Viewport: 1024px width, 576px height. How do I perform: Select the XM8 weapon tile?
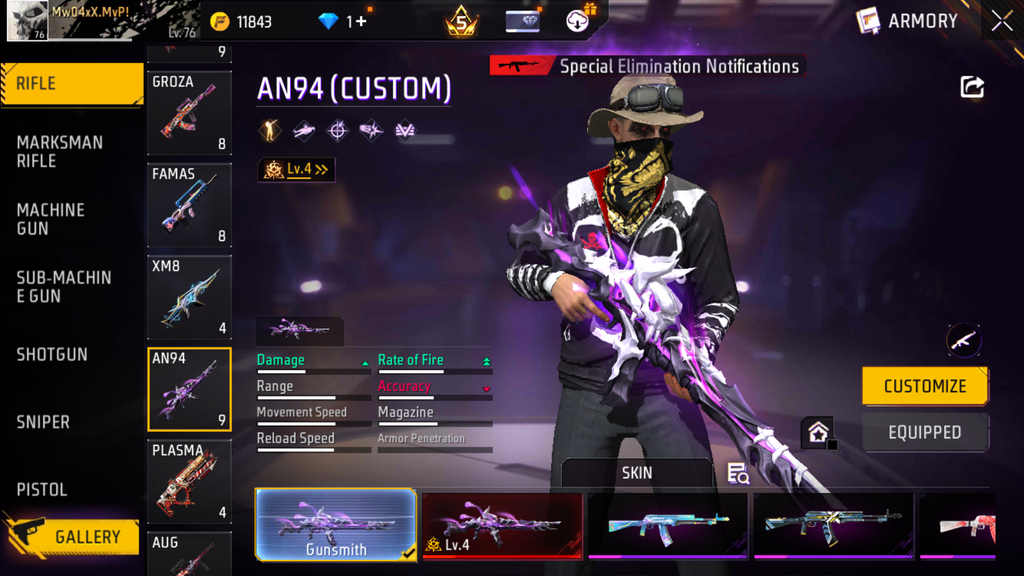[x=189, y=296]
